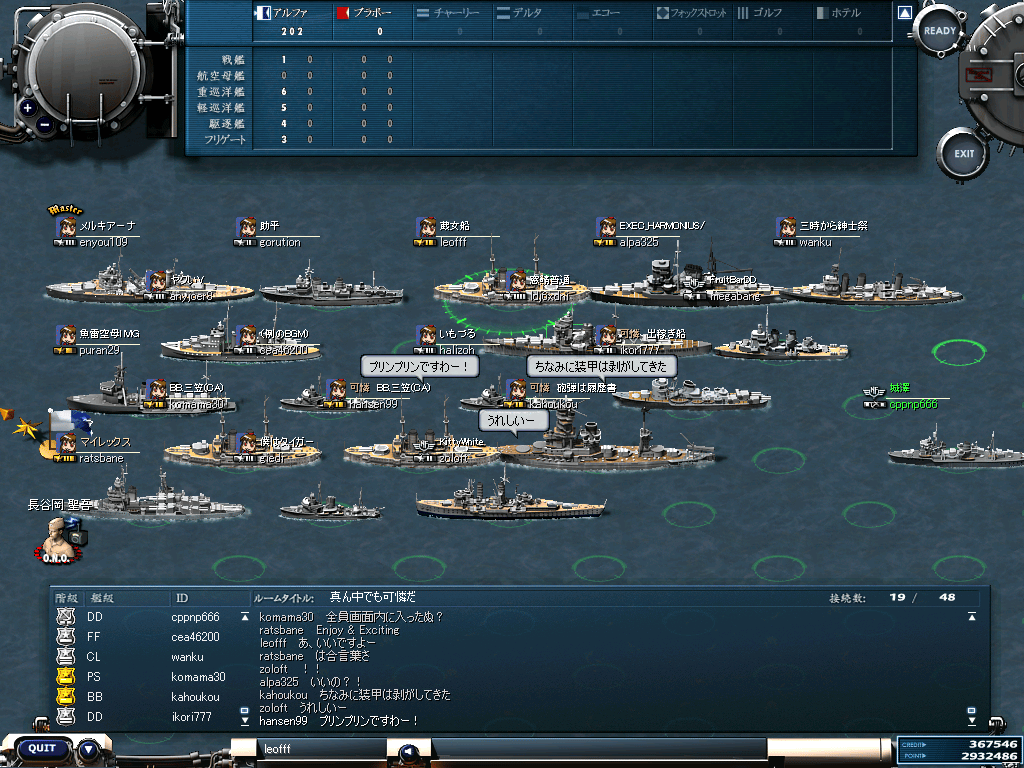The width and height of the screenshot is (1024, 768).
Task: Click the READY button
Action: click(x=940, y=31)
